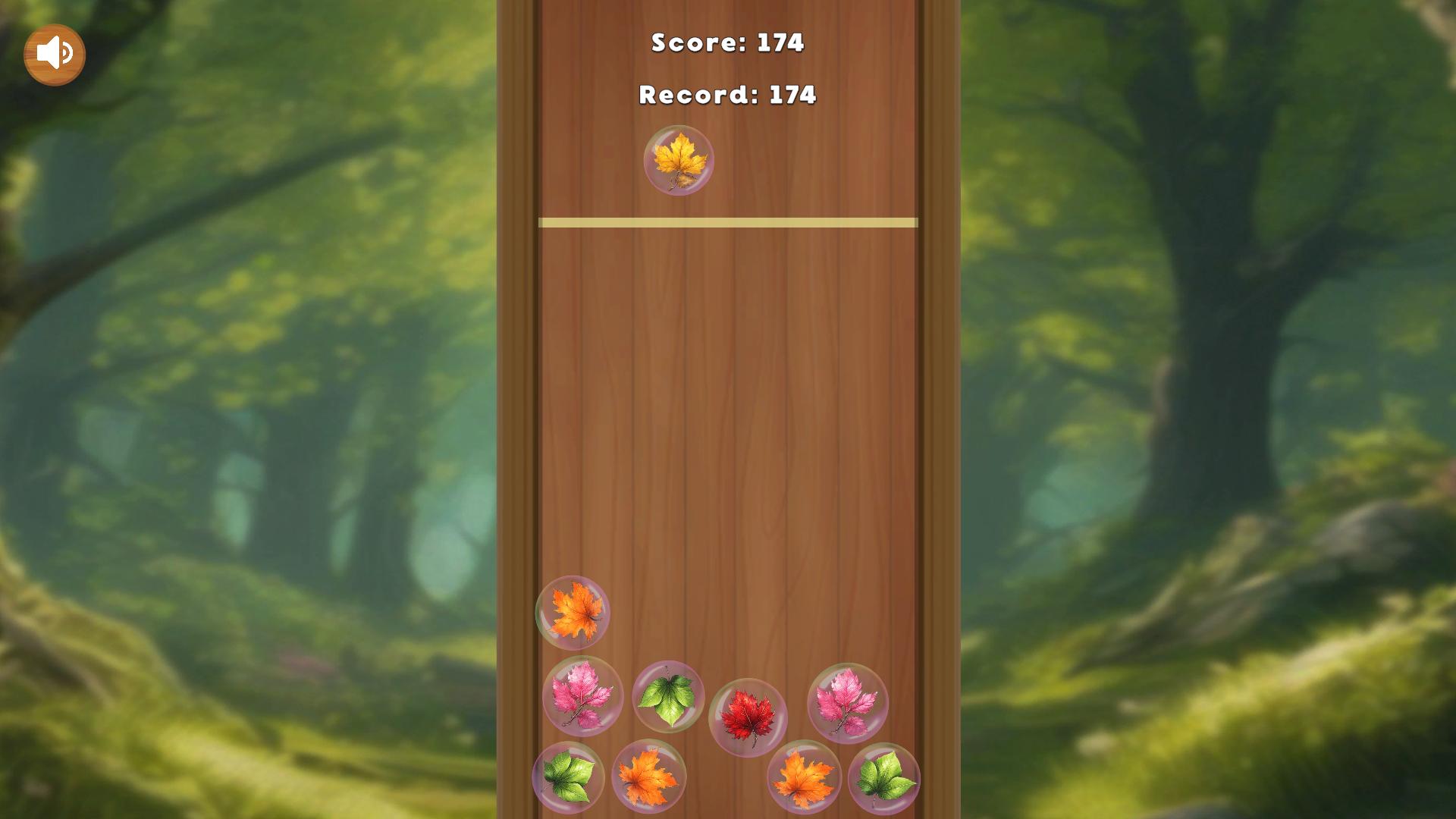Mute the game sound with the speaker icon
1456x819 pixels.
[54, 53]
